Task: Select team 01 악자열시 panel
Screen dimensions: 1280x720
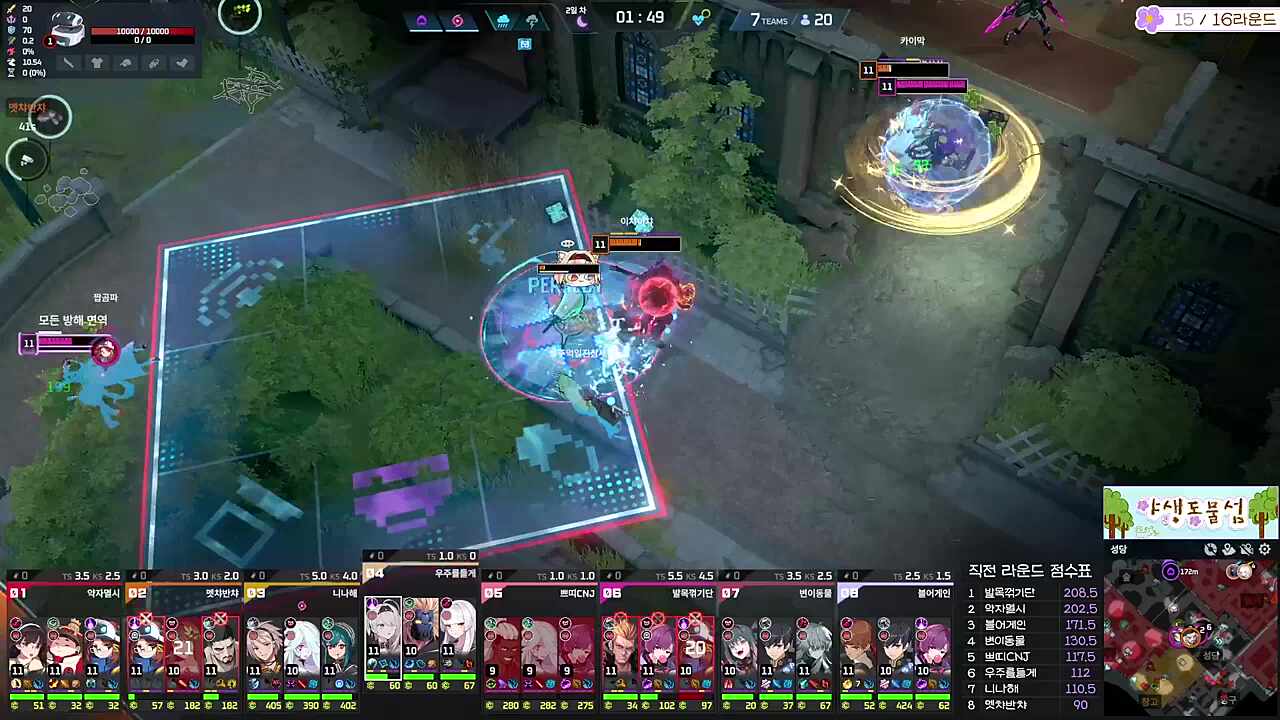Action: coord(65,635)
